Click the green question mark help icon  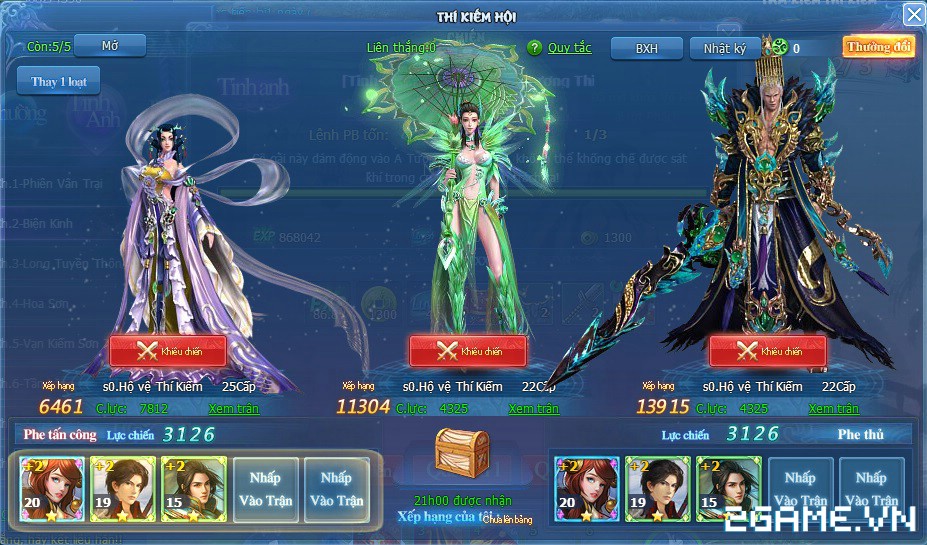click(534, 48)
